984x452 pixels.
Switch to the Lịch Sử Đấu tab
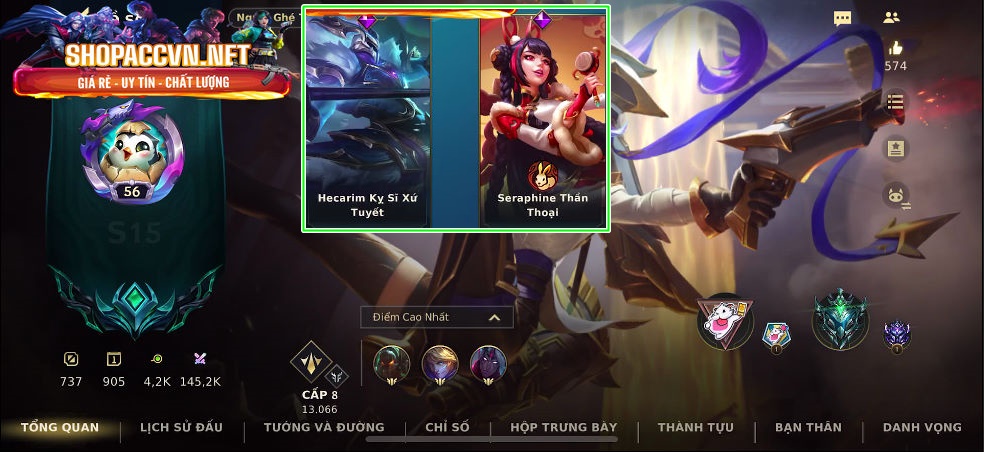[181, 428]
